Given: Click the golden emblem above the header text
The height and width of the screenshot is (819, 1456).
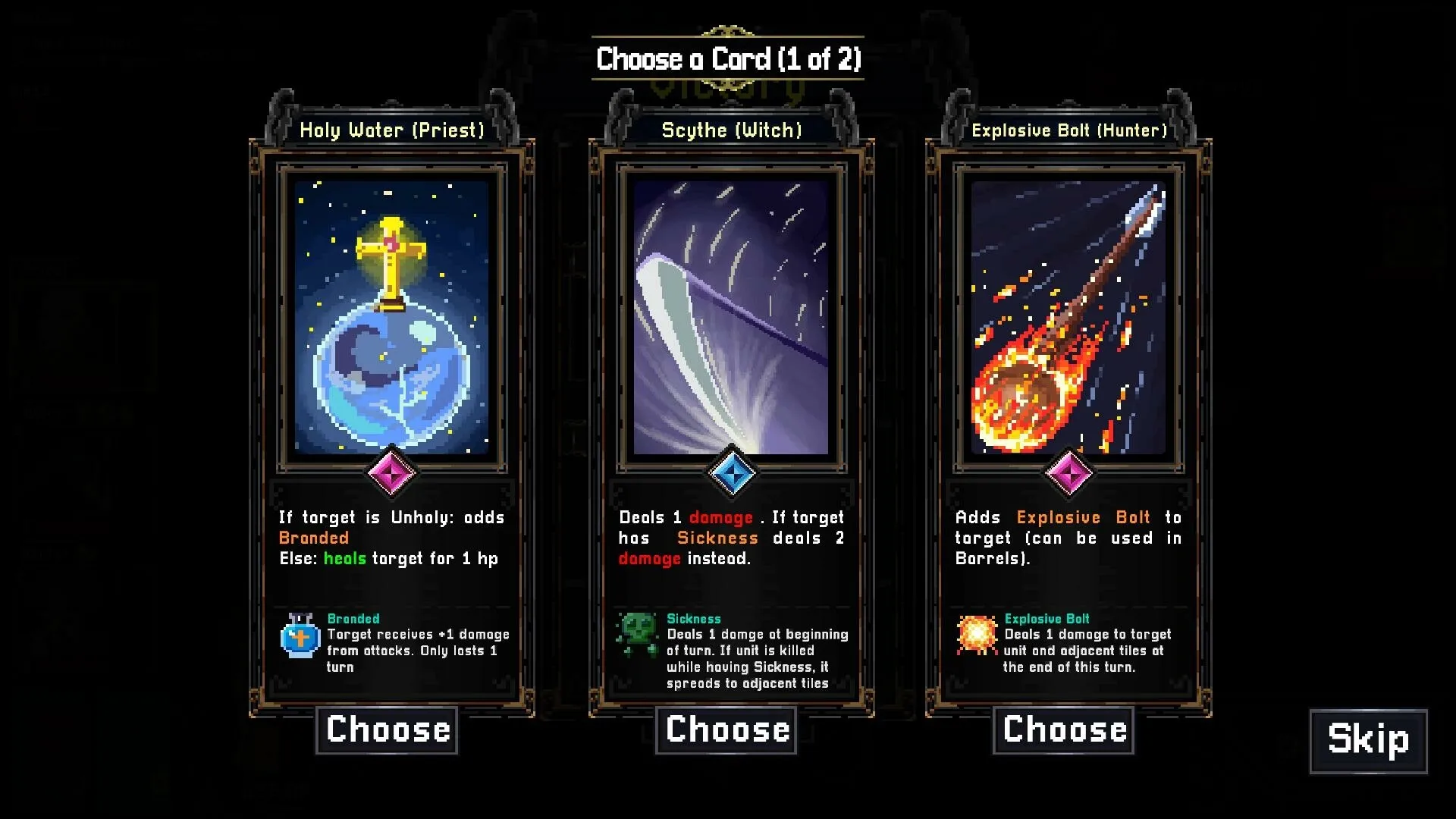Looking at the screenshot, I should click(x=727, y=30).
